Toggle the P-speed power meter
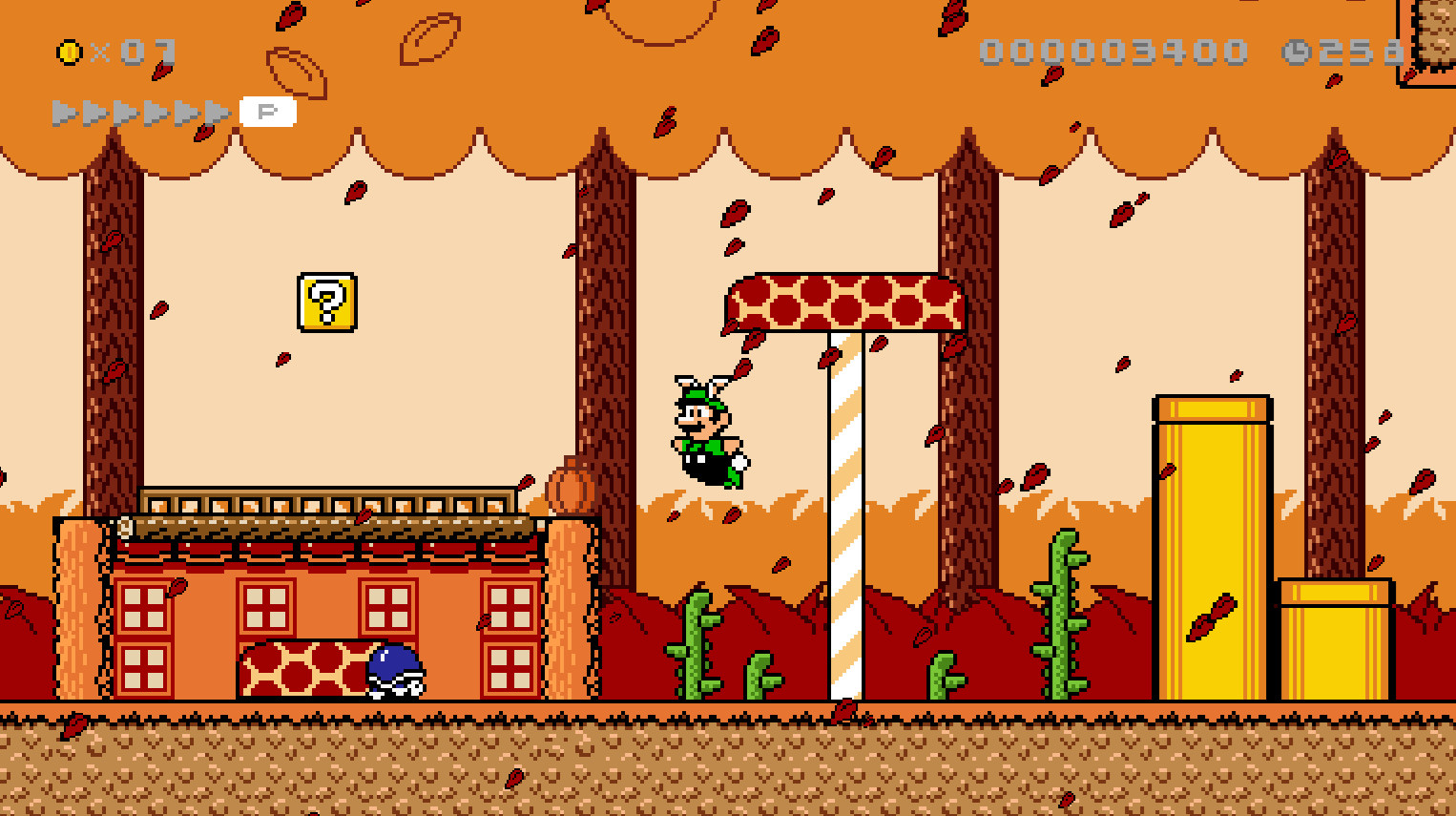1456x816 pixels. [270, 110]
